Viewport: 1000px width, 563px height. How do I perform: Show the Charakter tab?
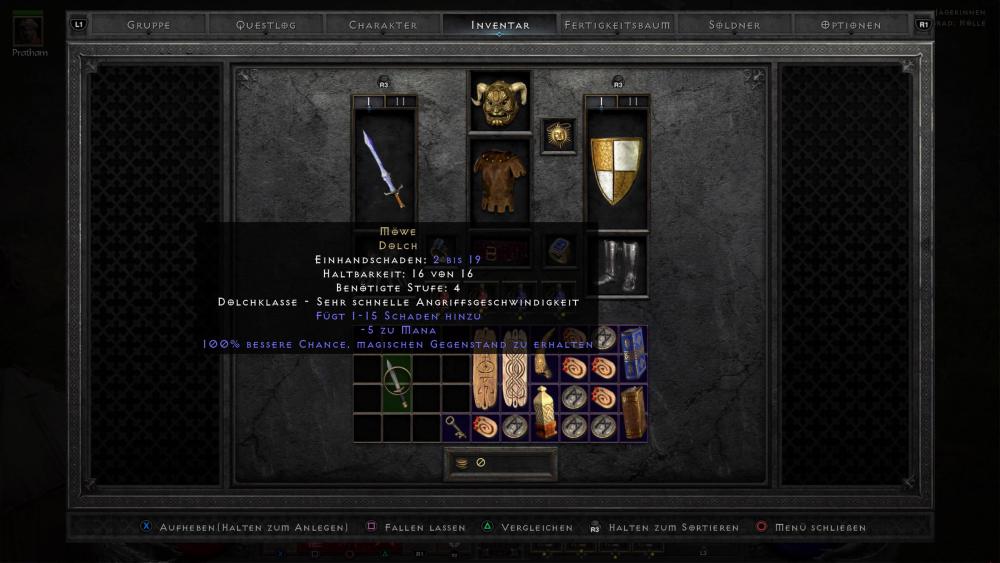click(383, 25)
